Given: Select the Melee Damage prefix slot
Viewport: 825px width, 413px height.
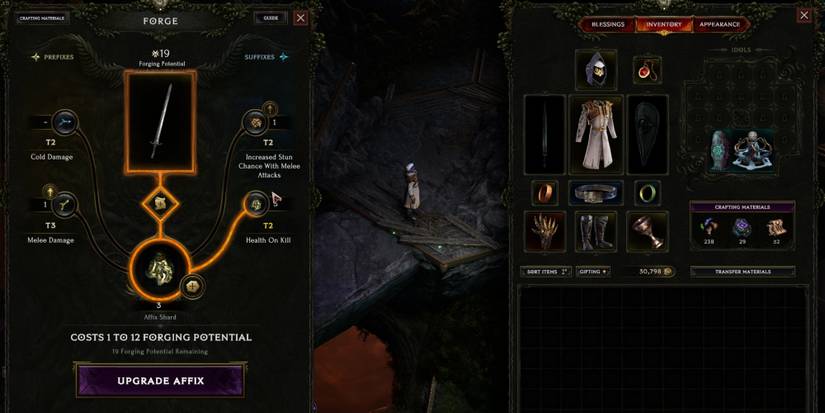Looking at the screenshot, I should click(x=65, y=205).
